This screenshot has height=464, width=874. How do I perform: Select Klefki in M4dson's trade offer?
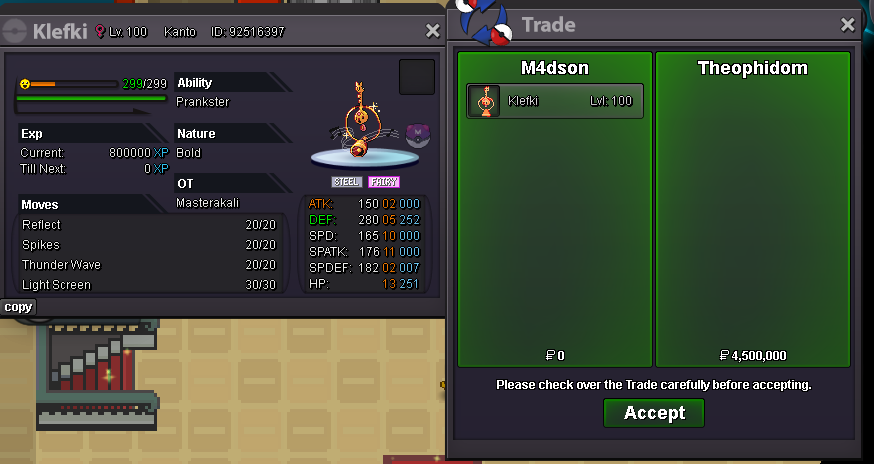(555, 101)
